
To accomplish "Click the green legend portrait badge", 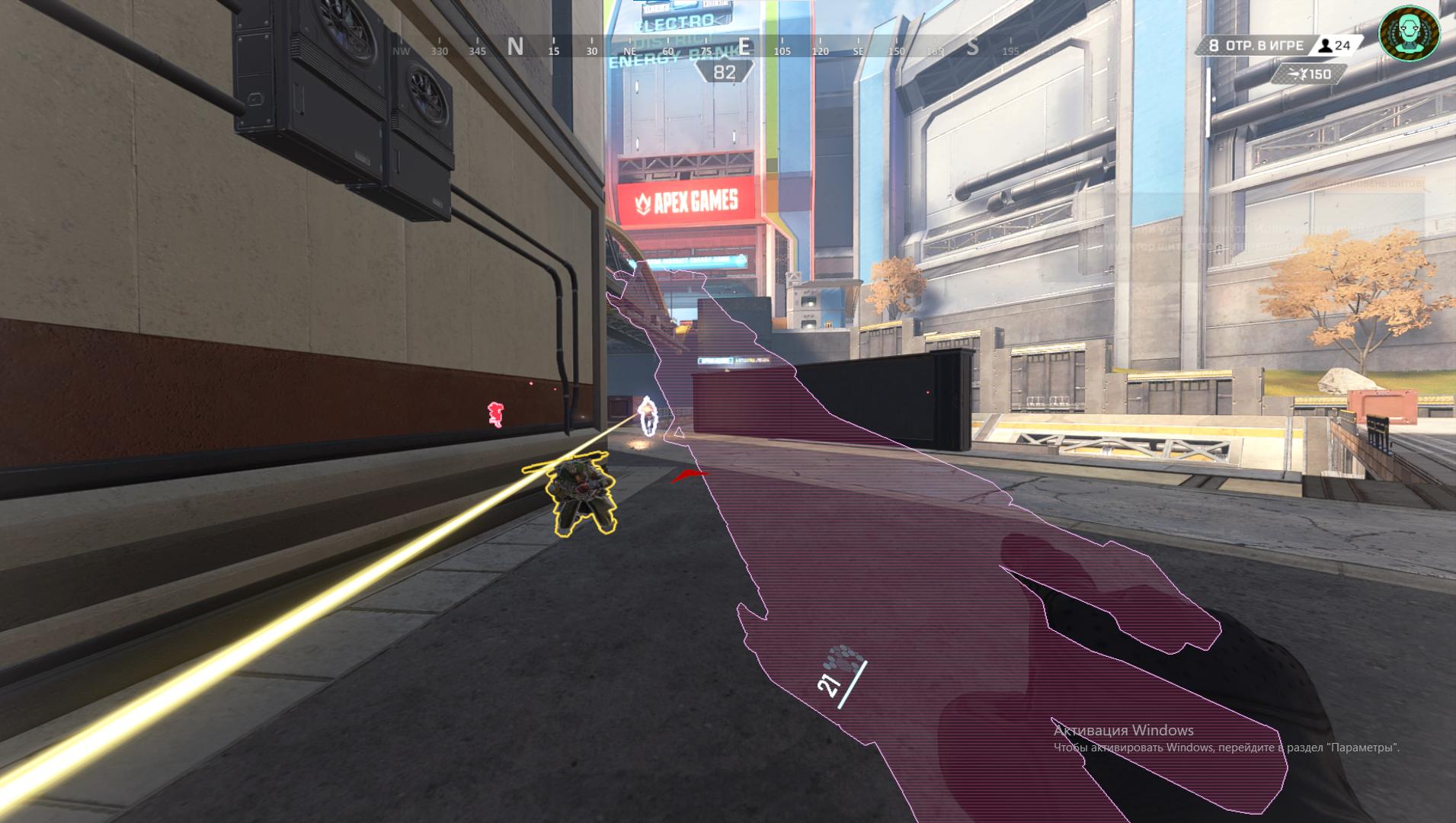I will 1409,33.
